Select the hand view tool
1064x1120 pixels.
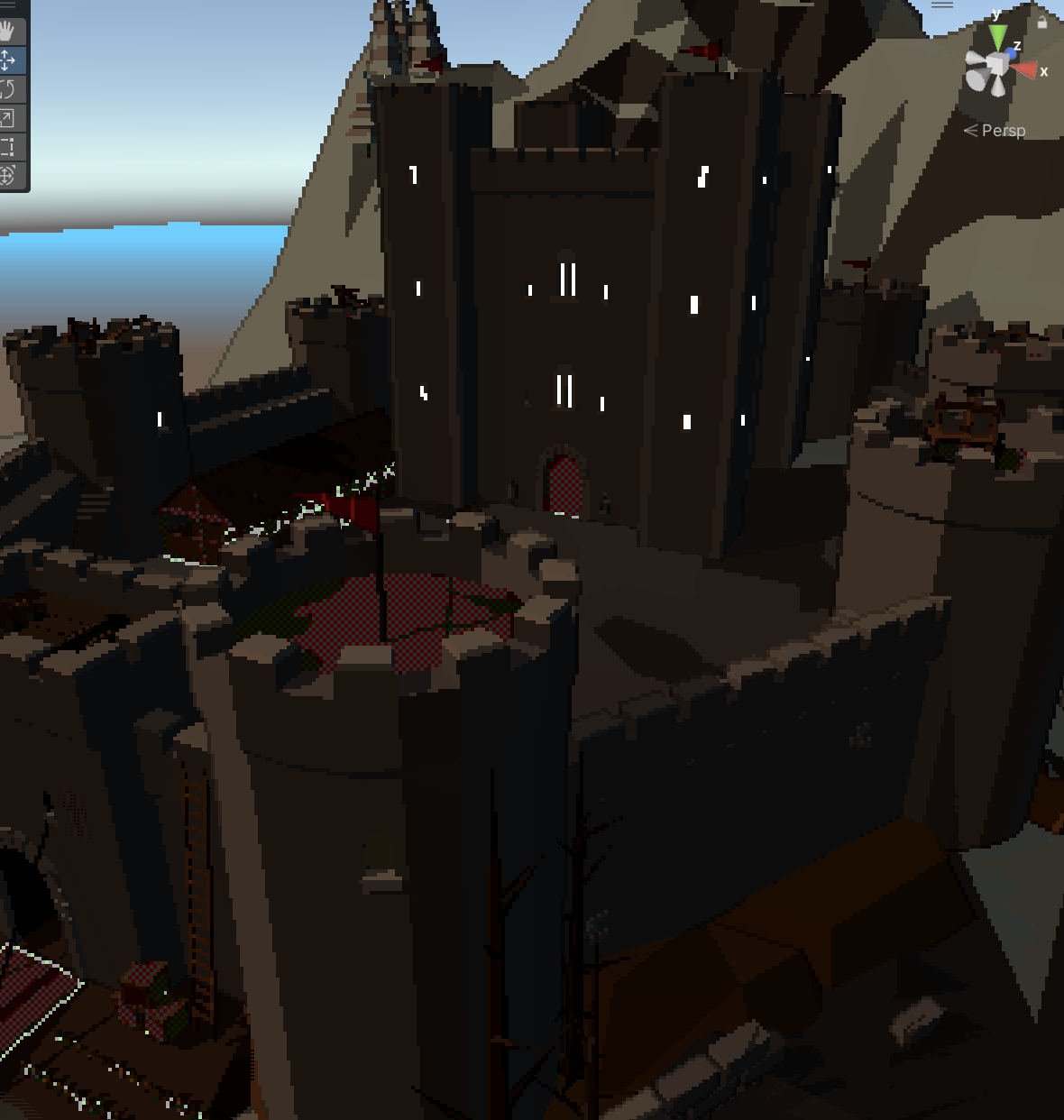(8, 32)
